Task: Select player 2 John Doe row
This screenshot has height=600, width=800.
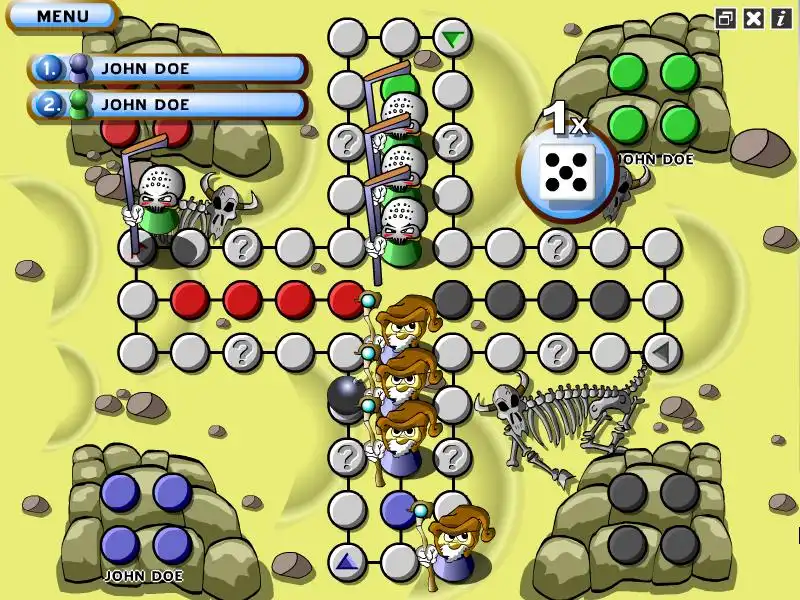Action: pos(168,104)
